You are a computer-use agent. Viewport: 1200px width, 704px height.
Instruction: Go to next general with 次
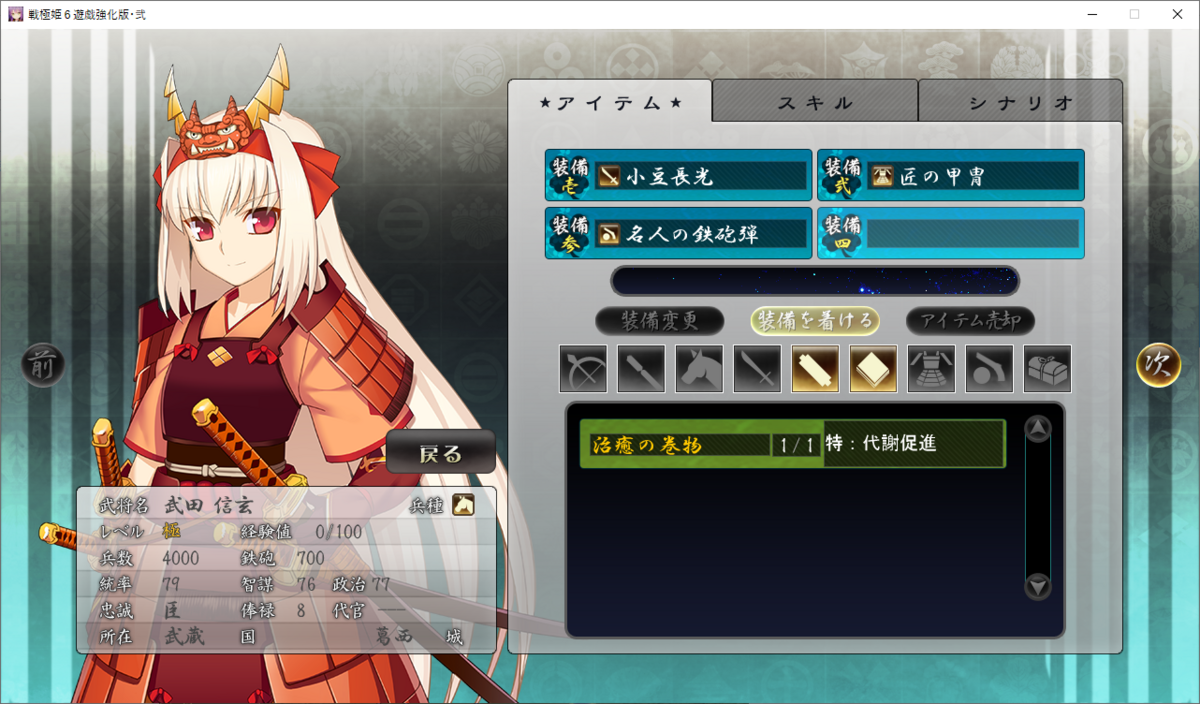point(1158,365)
